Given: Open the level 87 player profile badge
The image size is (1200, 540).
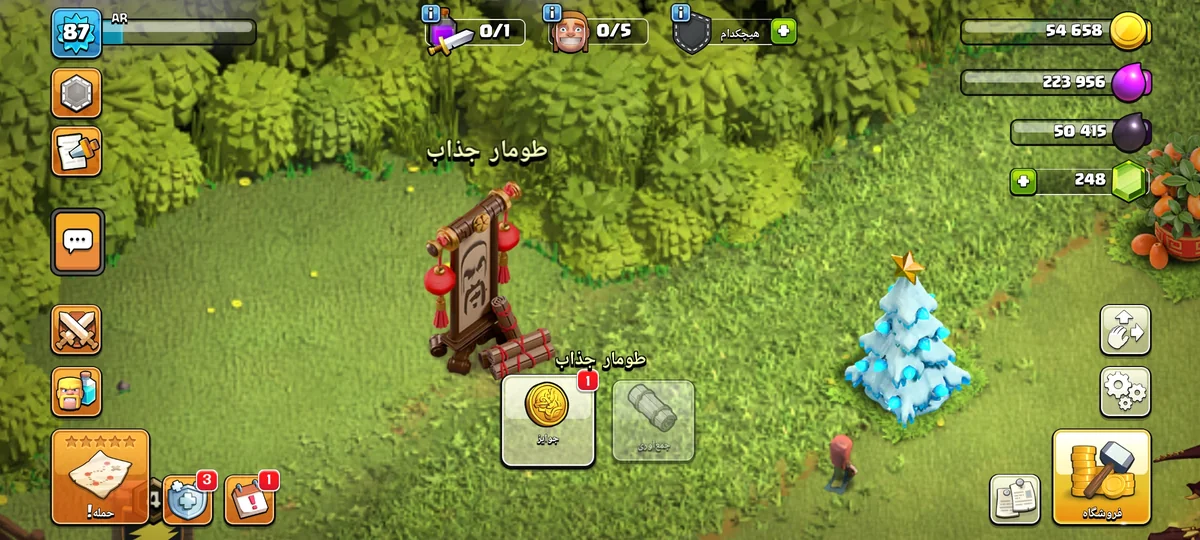Looking at the screenshot, I should [x=76, y=32].
